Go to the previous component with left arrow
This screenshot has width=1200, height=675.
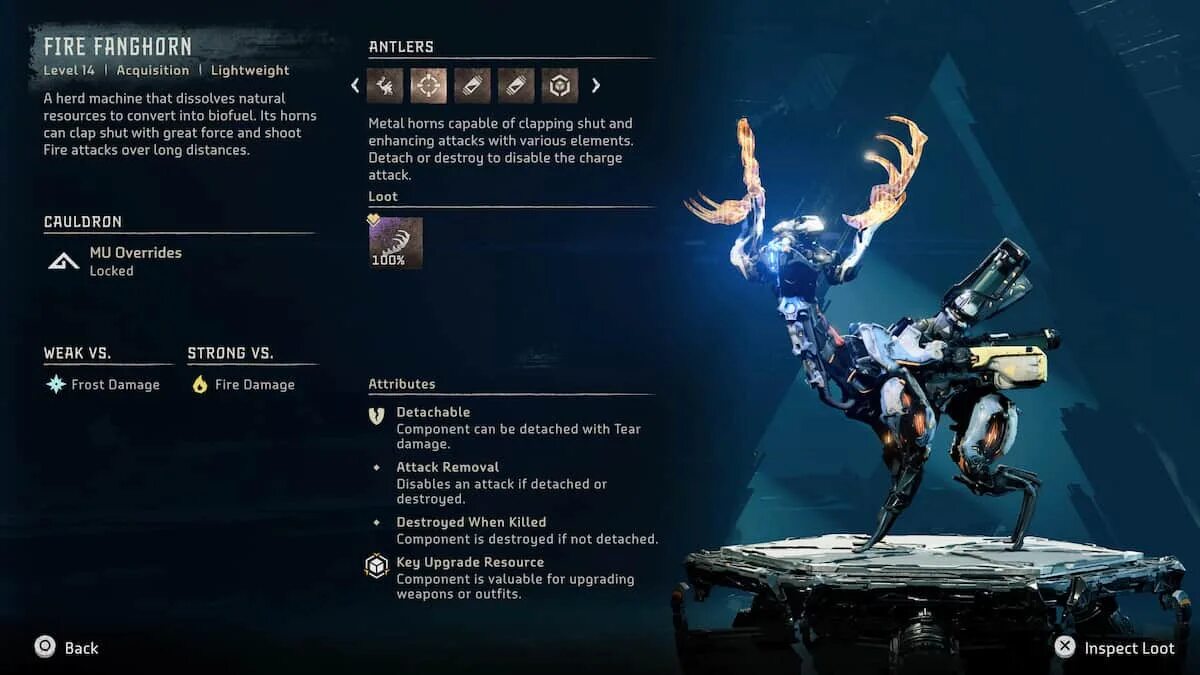coord(355,86)
